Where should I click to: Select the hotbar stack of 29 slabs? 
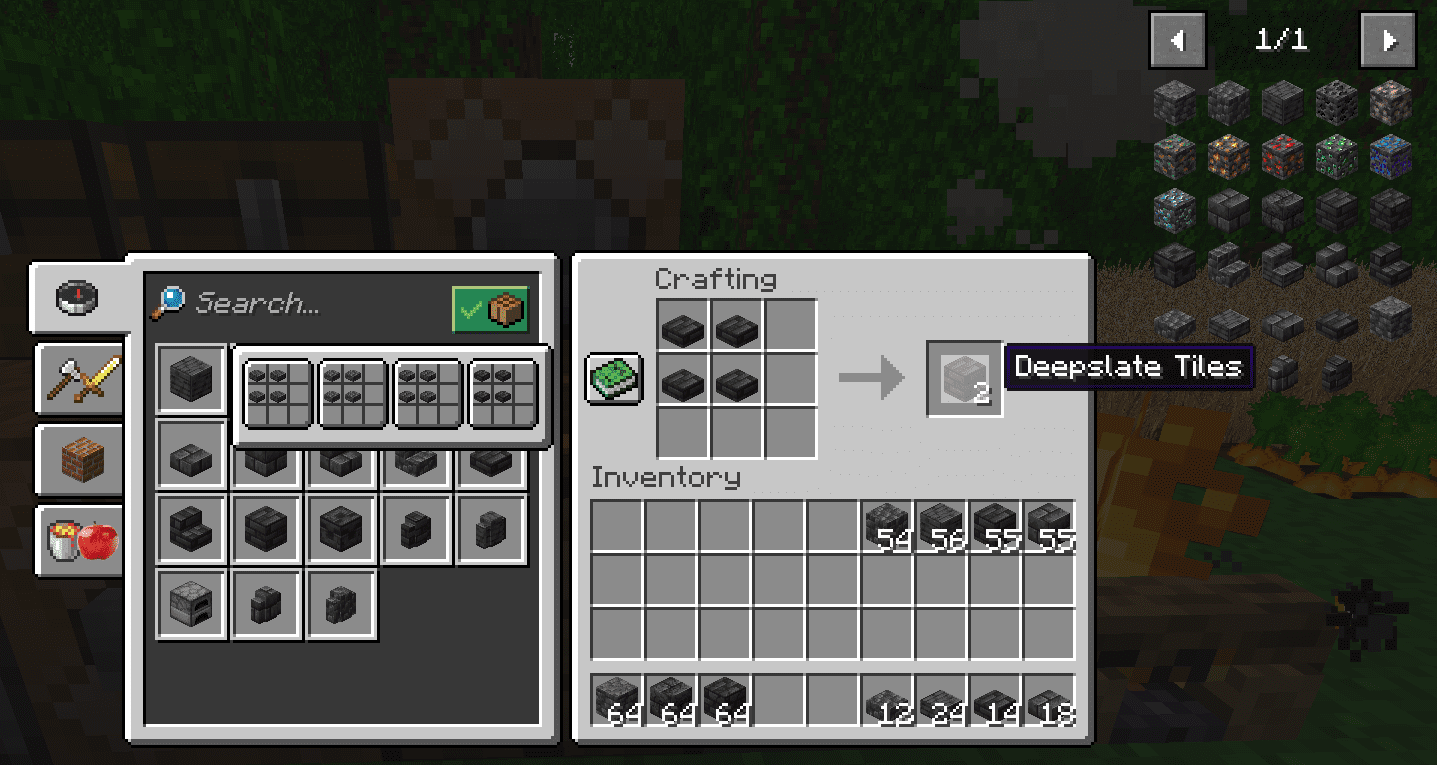[x=941, y=700]
